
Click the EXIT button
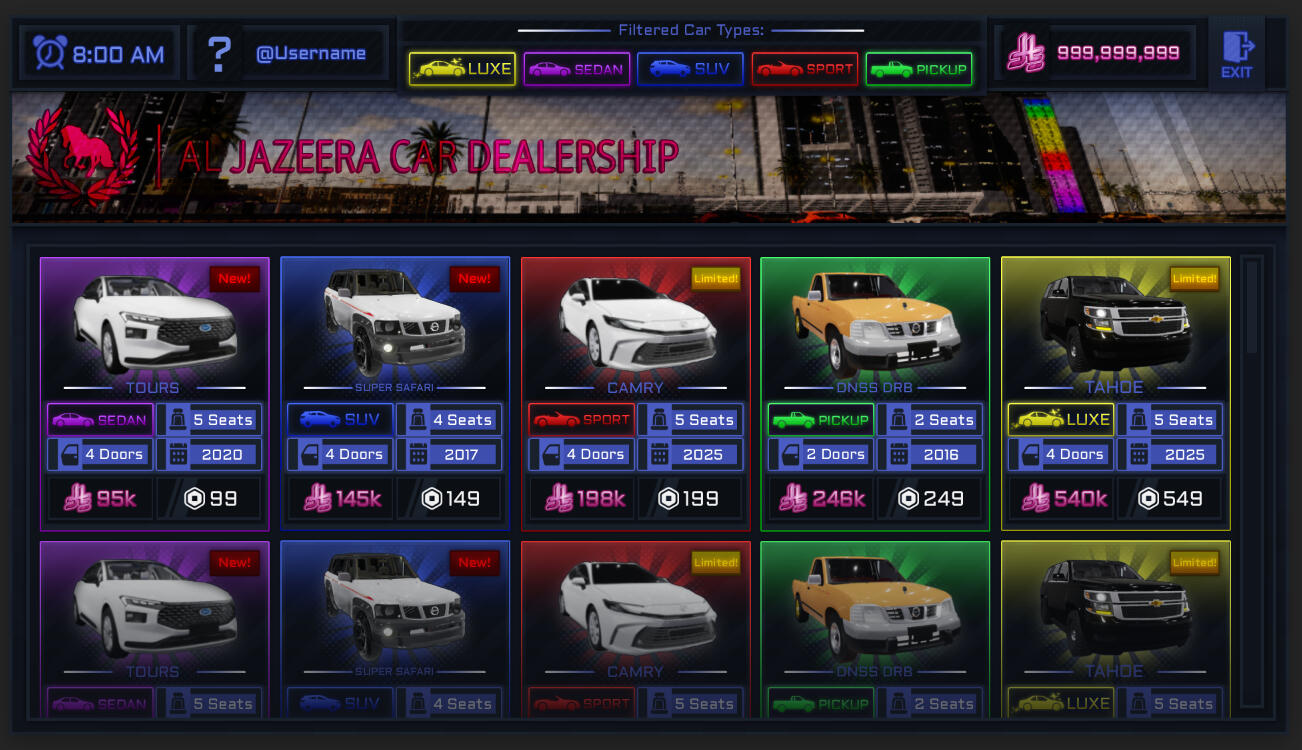(x=1237, y=54)
